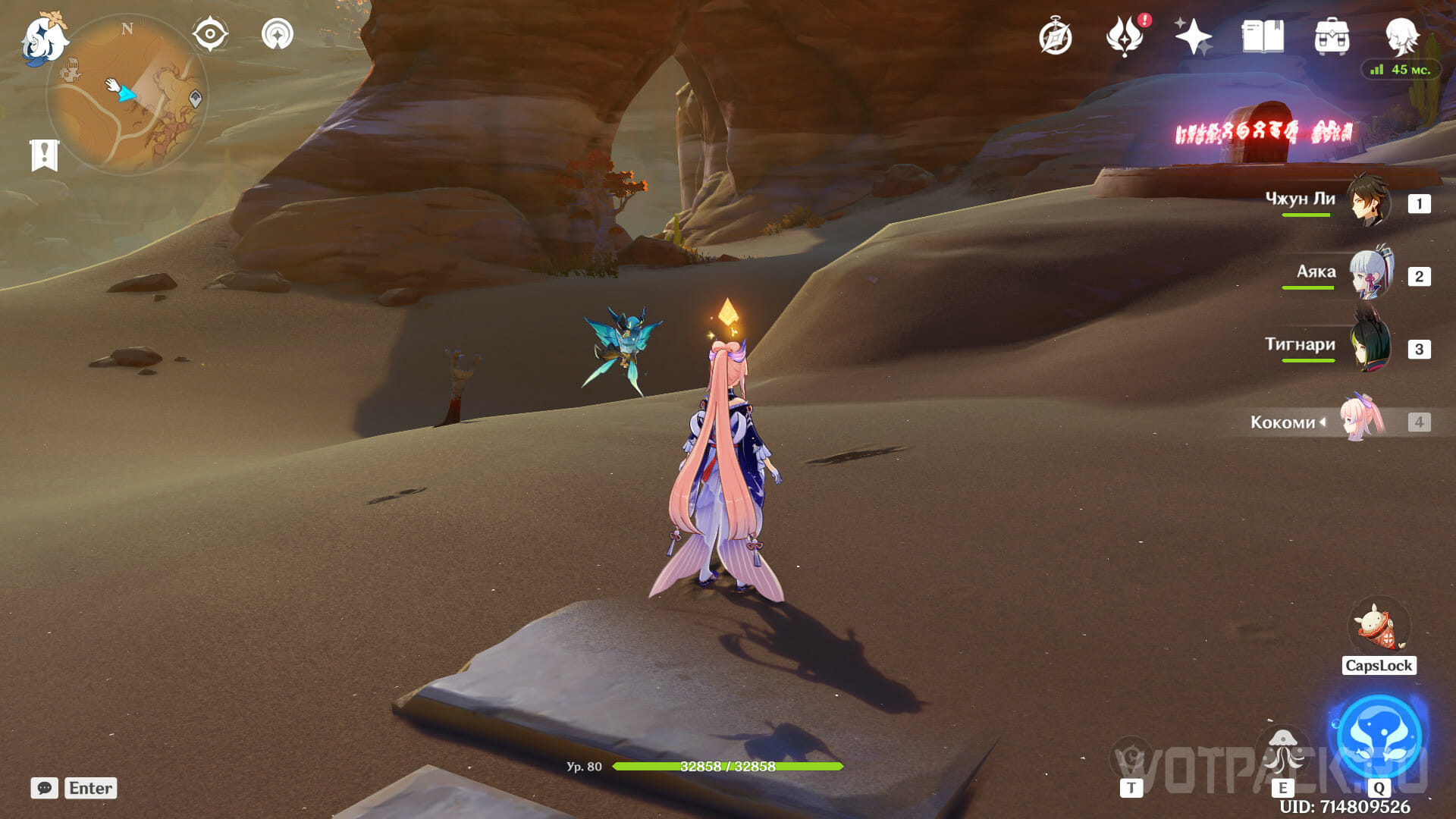This screenshot has height=819, width=1456.
Task: Open the co-op multiplayer icon
Action: tap(278, 35)
